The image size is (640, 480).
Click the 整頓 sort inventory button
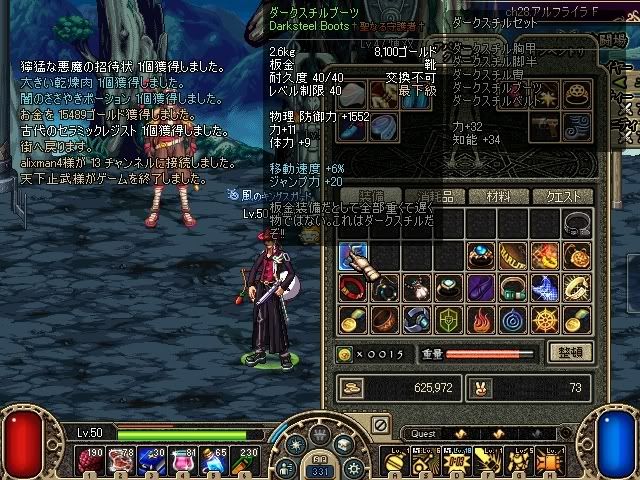coord(570,352)
